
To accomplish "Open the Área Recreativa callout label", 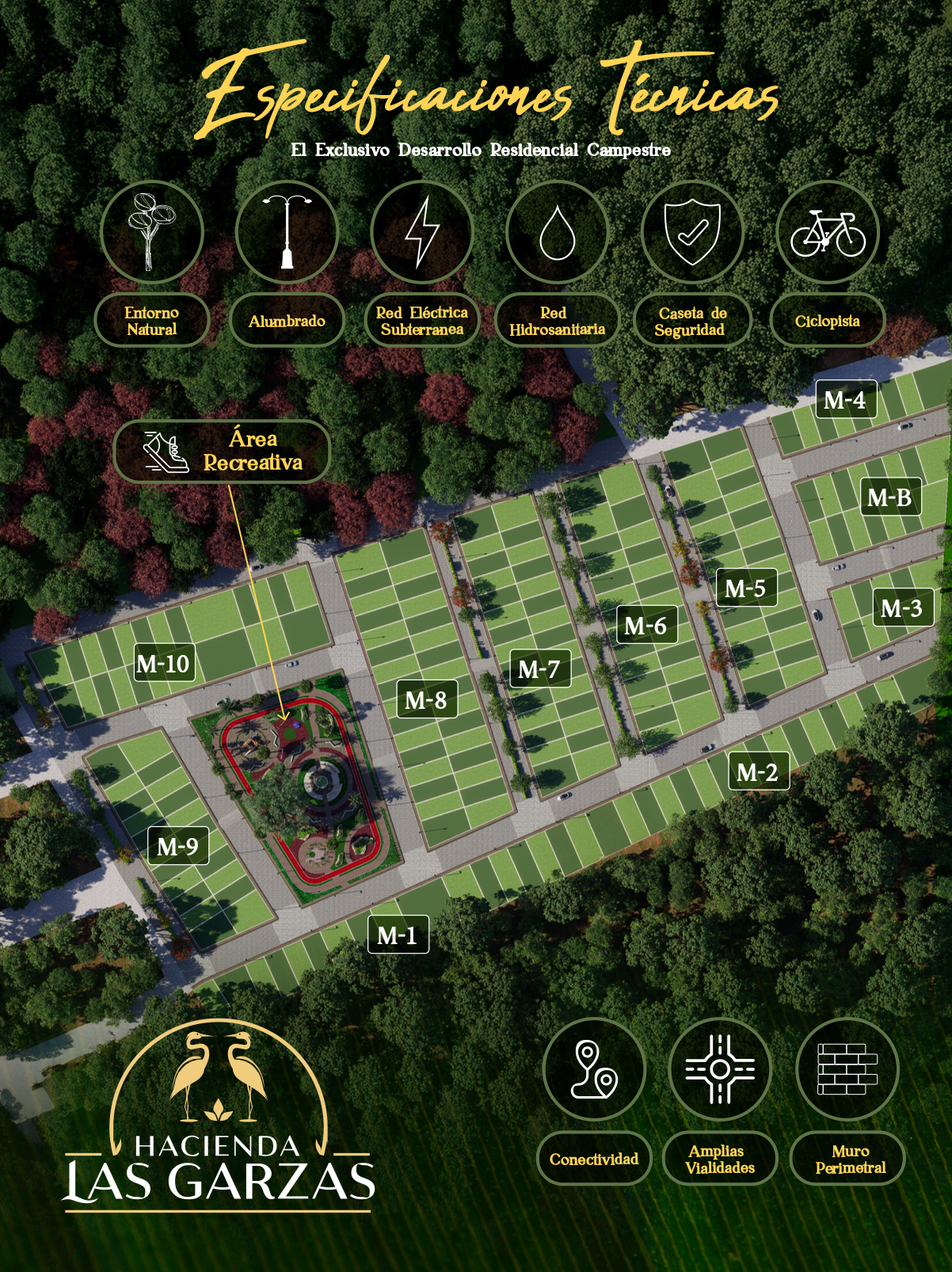I will [222, 451].
